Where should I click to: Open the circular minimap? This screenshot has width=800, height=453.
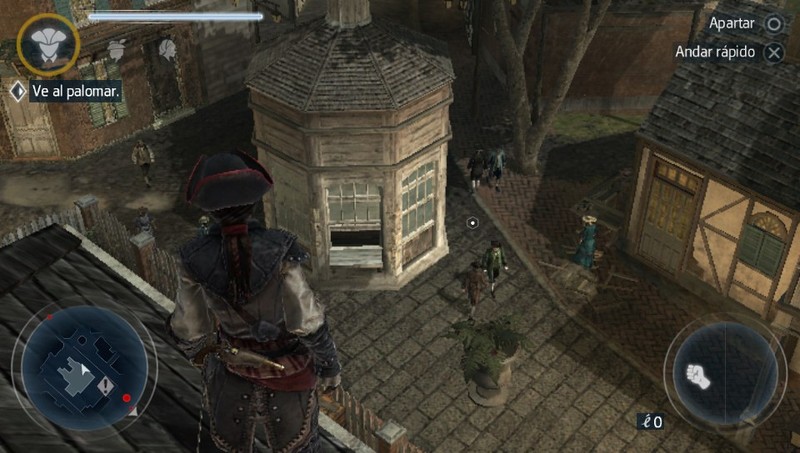pos(83,366)
